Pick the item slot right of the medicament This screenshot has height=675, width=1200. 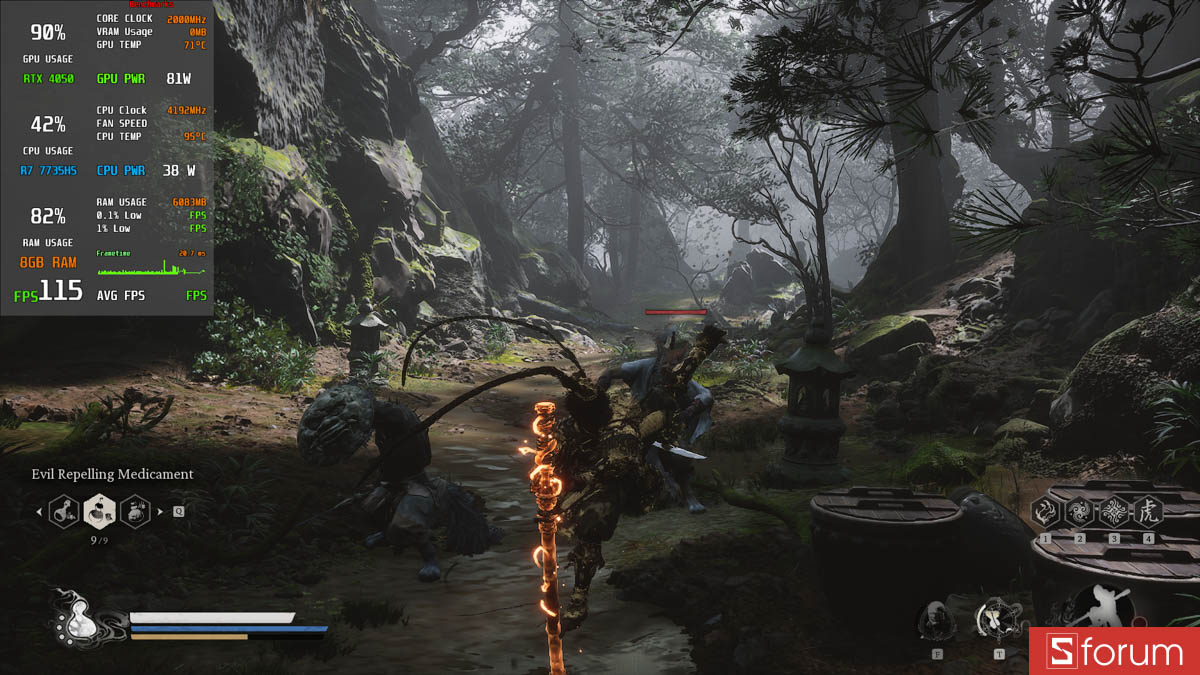click(135, 512)
